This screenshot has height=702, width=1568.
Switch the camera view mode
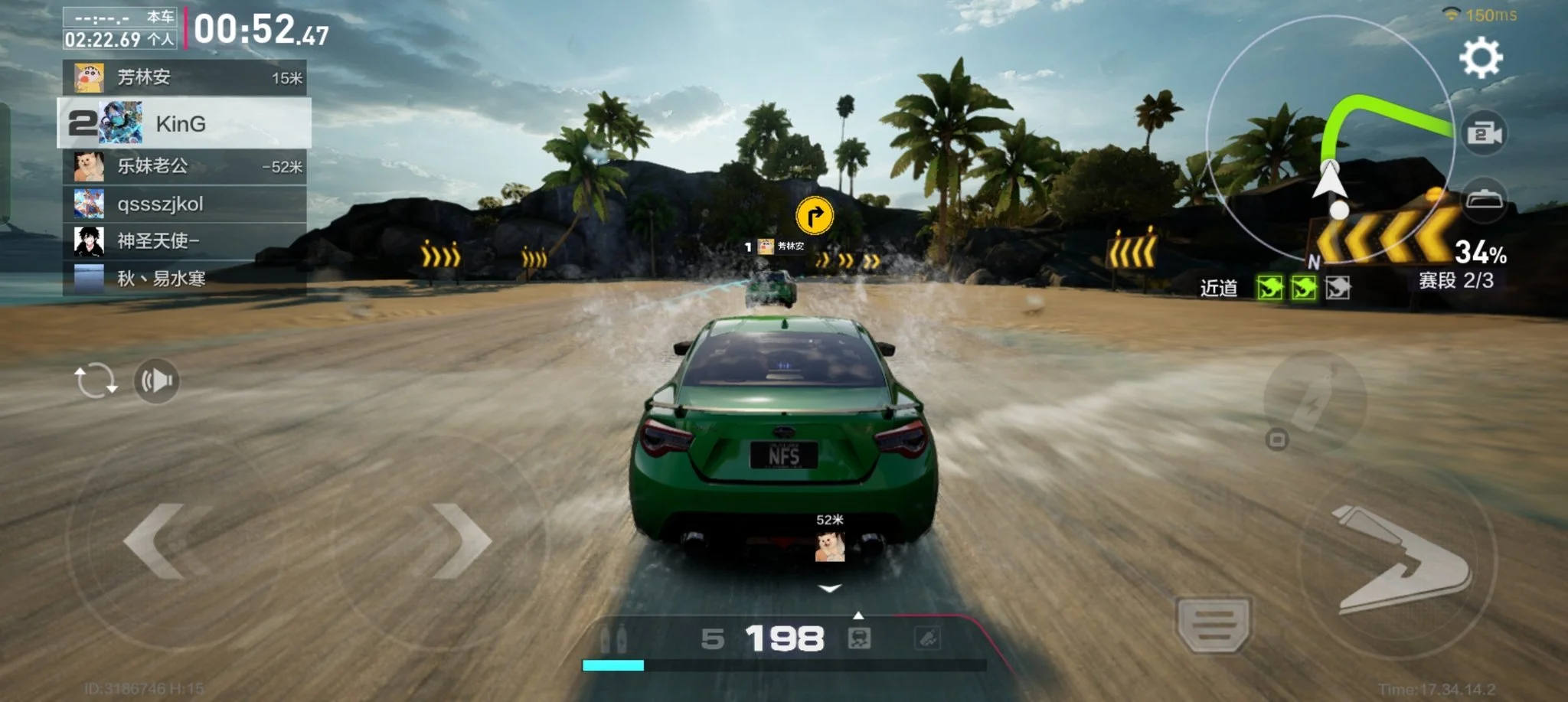click(x=1485, y=134)
